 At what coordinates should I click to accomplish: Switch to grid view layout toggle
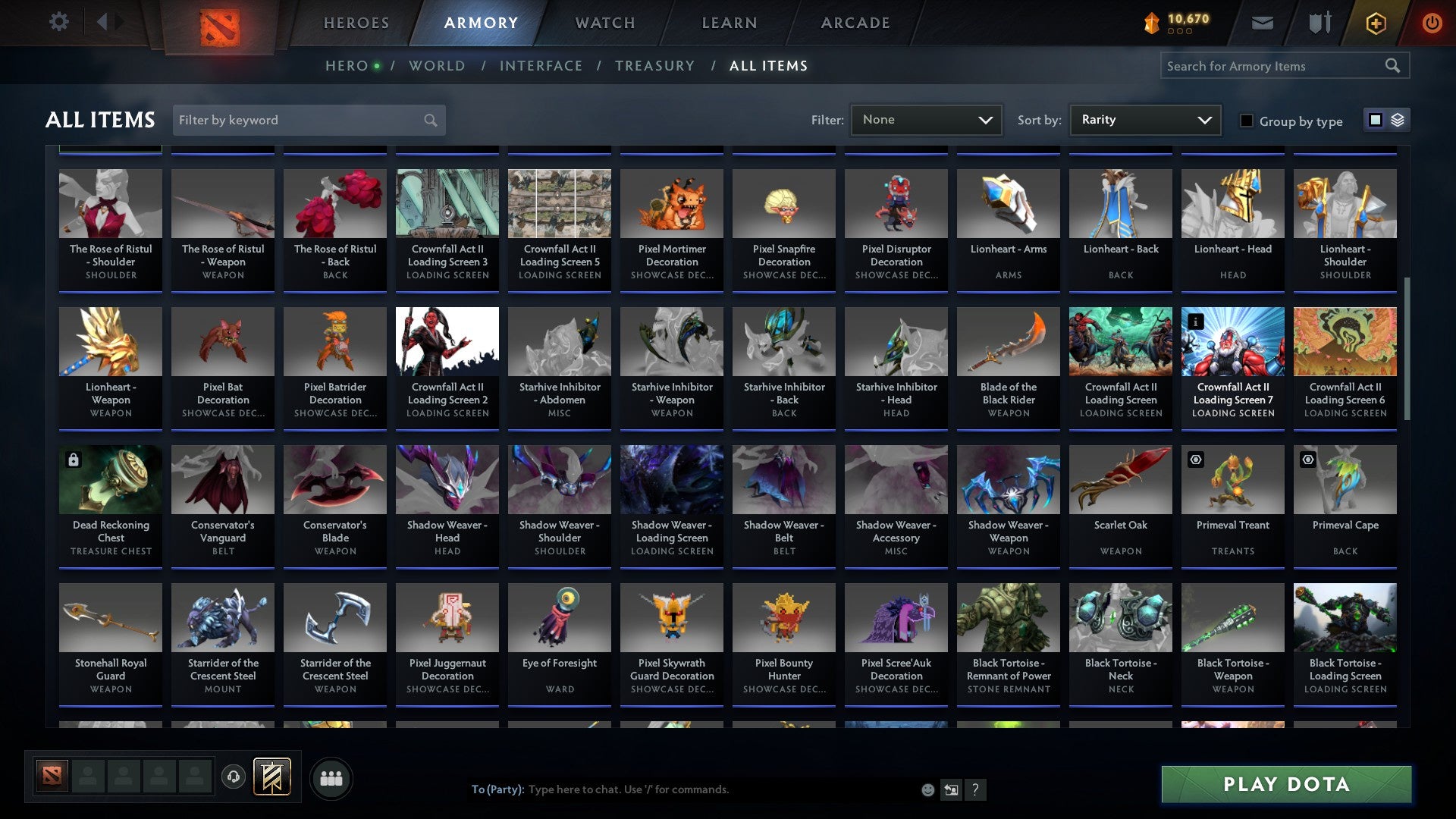click(x=1375, y=120)
